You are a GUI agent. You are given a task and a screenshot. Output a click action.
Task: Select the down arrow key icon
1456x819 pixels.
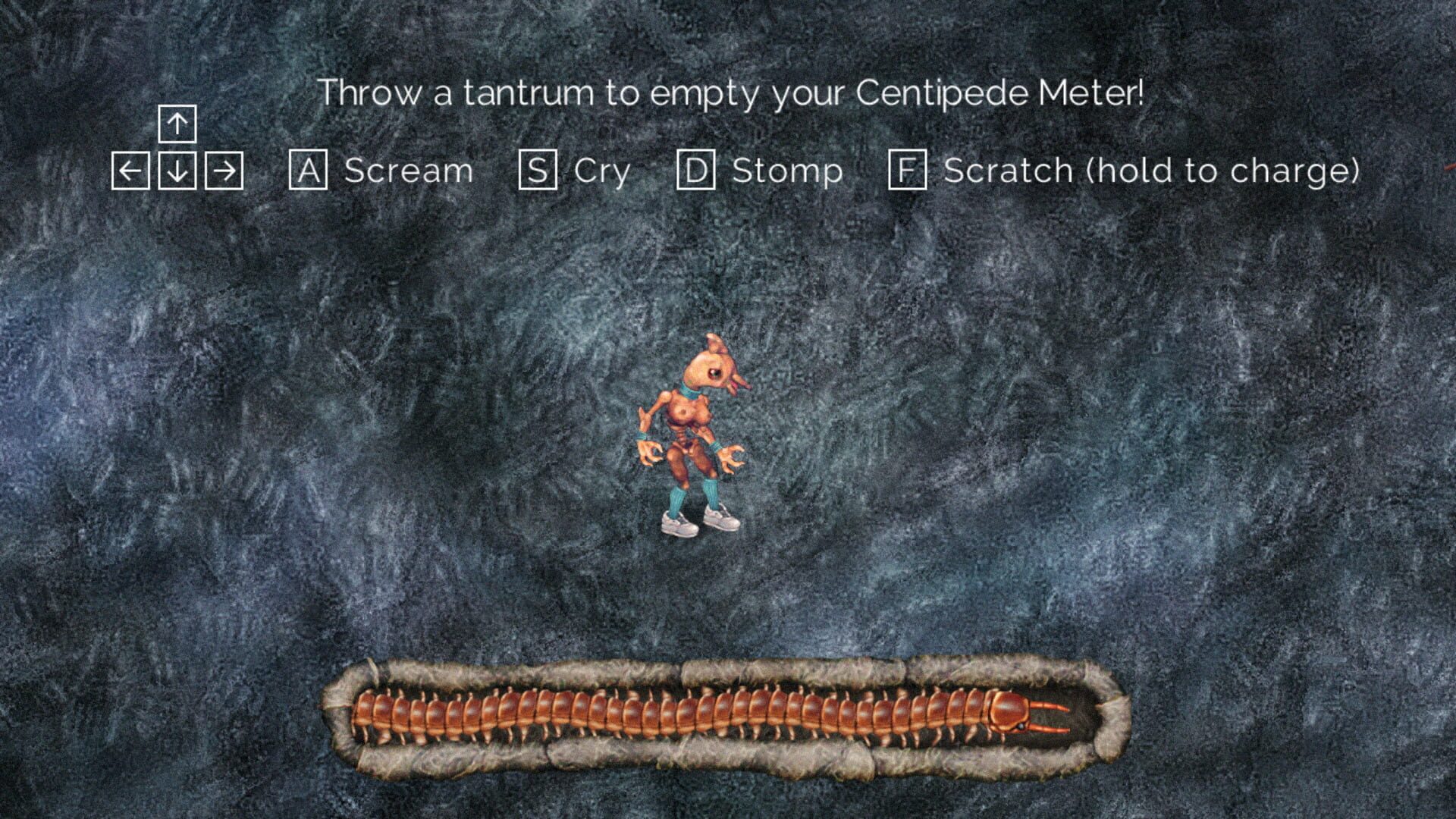pos(177,170)
